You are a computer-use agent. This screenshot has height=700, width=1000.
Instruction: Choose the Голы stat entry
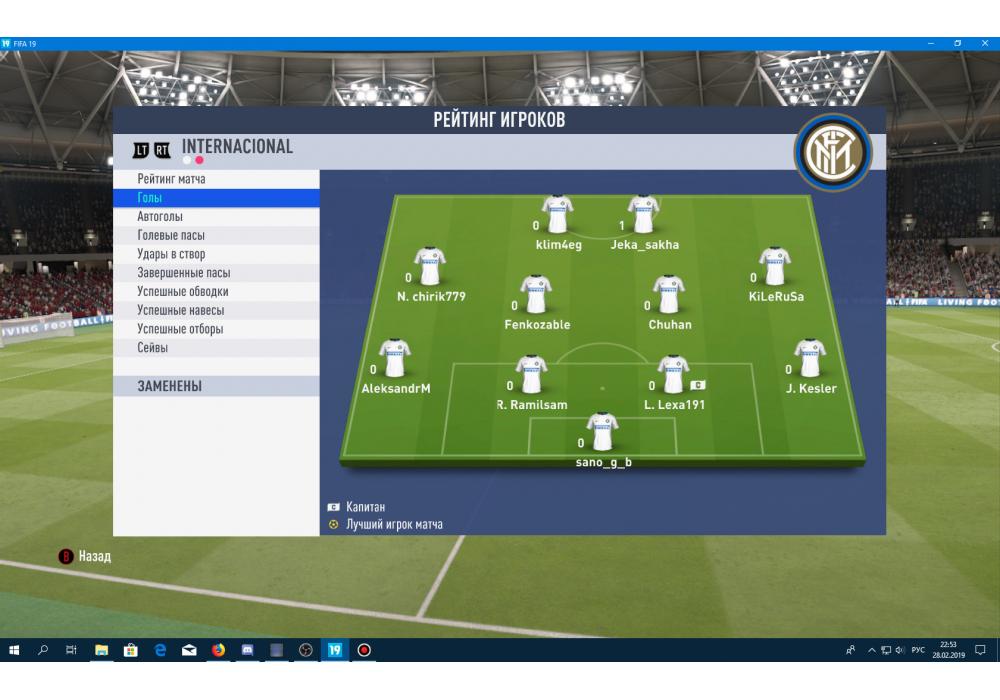tap(150, 198)
